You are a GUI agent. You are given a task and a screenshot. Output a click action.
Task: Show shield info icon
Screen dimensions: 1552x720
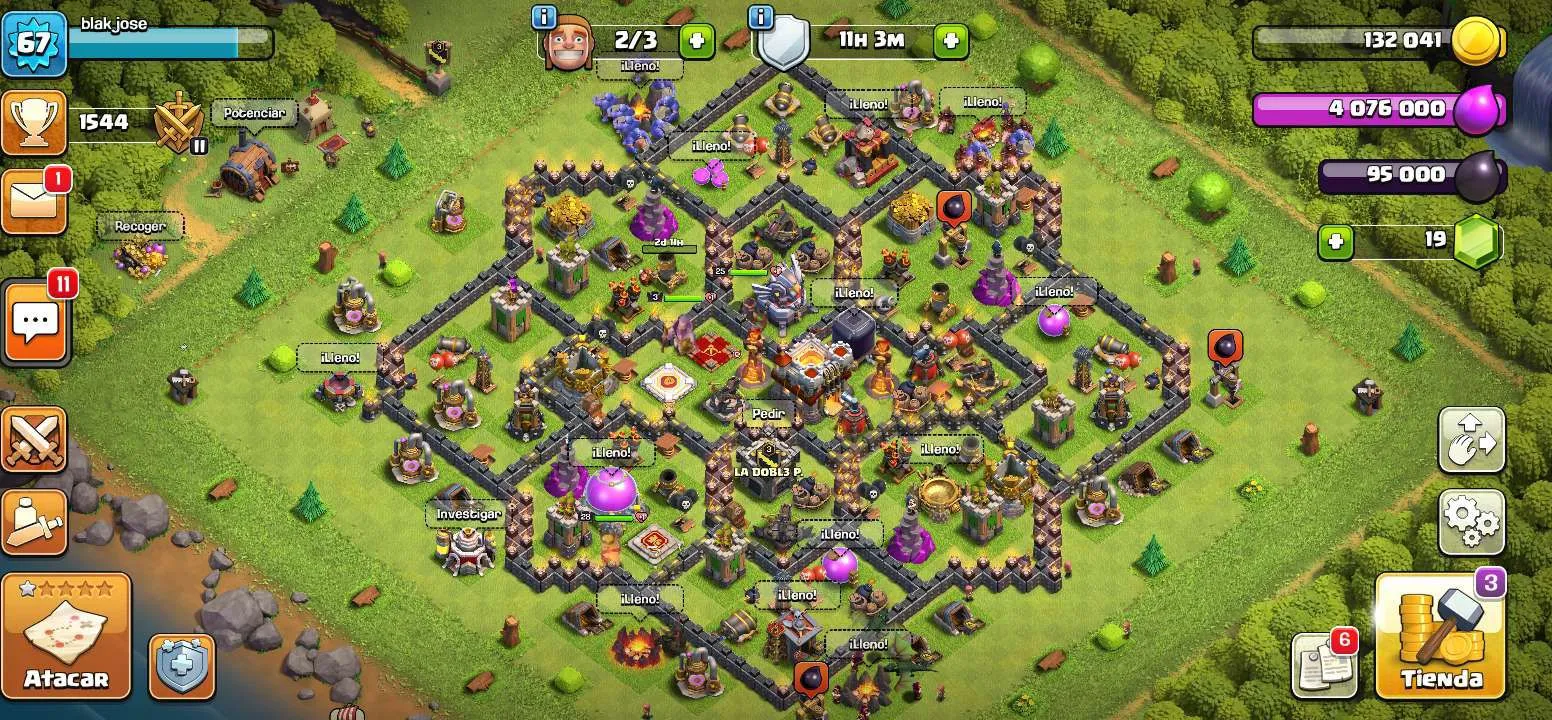[762, 17]
